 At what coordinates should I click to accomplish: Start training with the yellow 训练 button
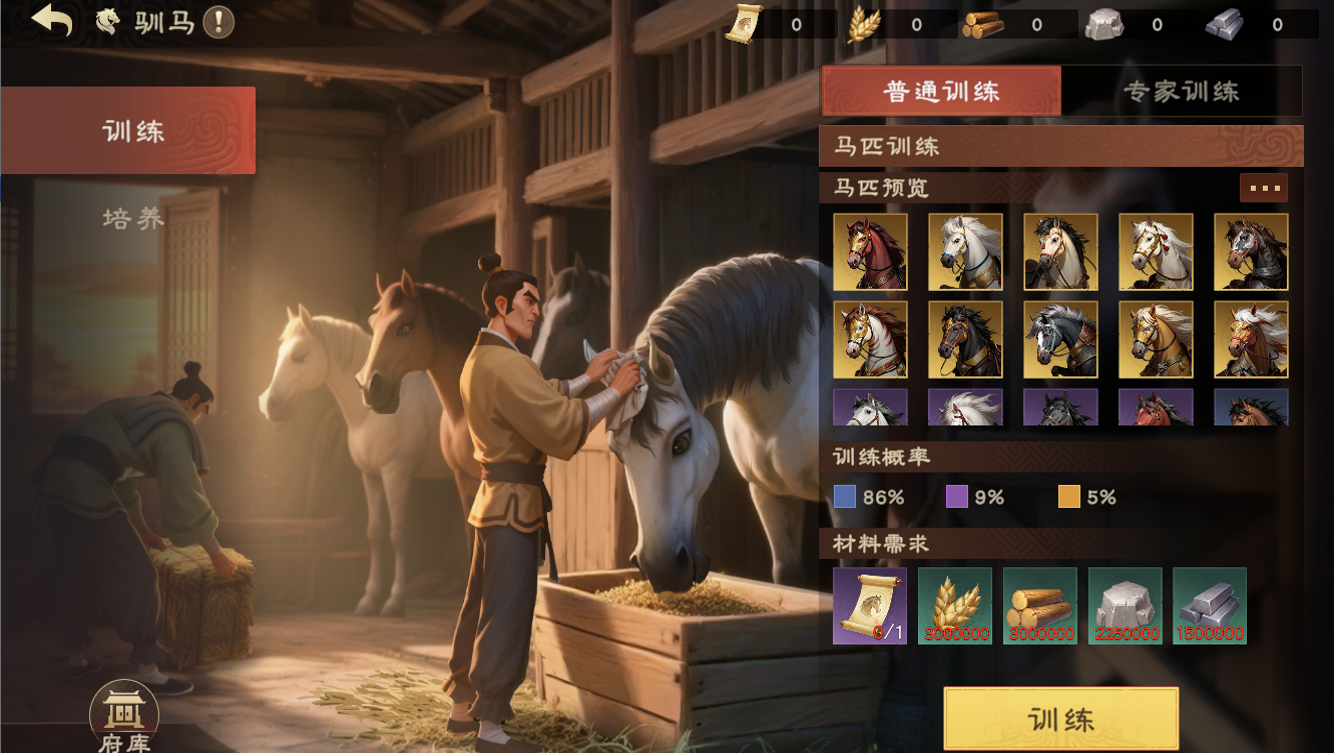pos(1060,718)
